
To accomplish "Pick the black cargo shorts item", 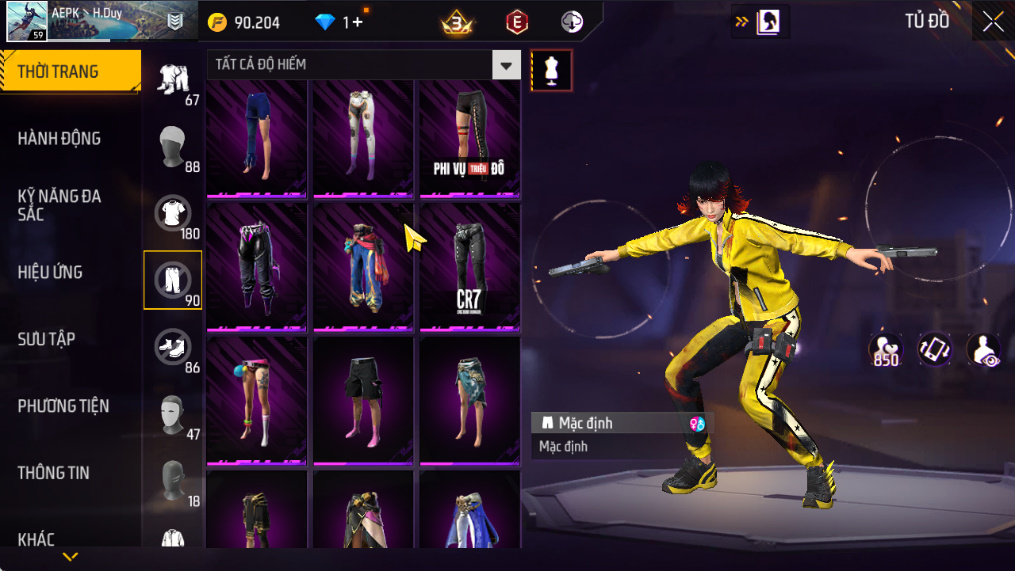I will click(x=363, y=398).
